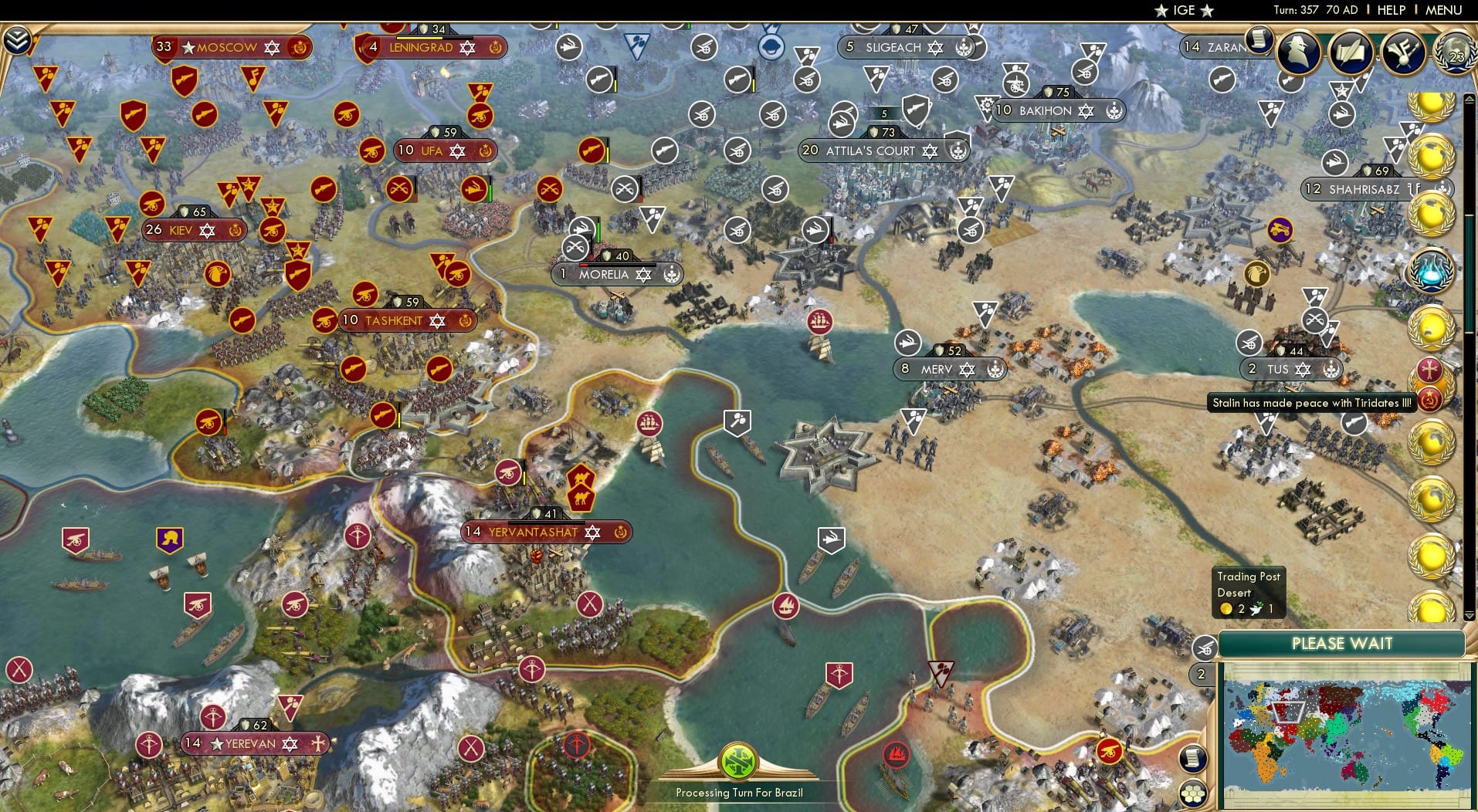This screenshot has width=1478, height=812.
Task: Click the cannon unit notification above the minimap
Action: tap(1205, 648)
